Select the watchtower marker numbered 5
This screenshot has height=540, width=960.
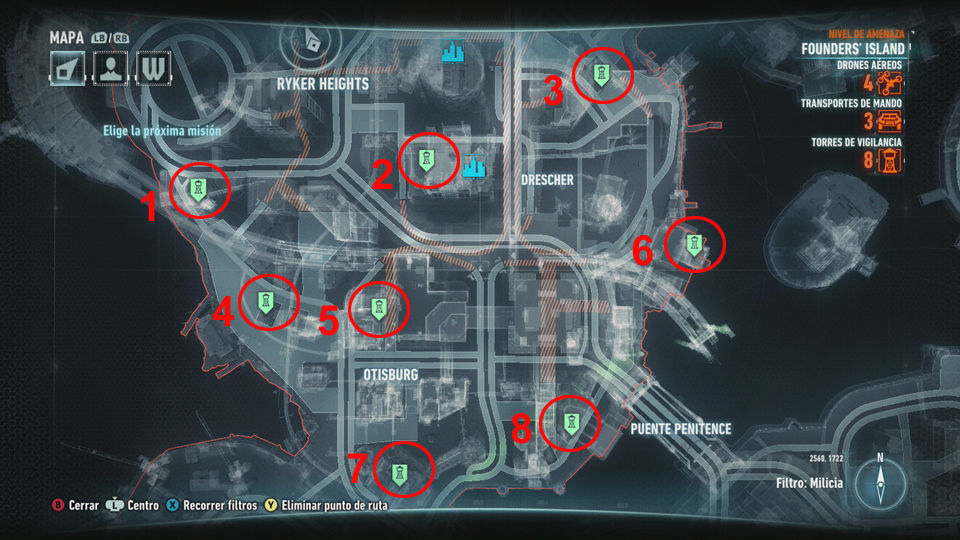(x=380, y=309)
